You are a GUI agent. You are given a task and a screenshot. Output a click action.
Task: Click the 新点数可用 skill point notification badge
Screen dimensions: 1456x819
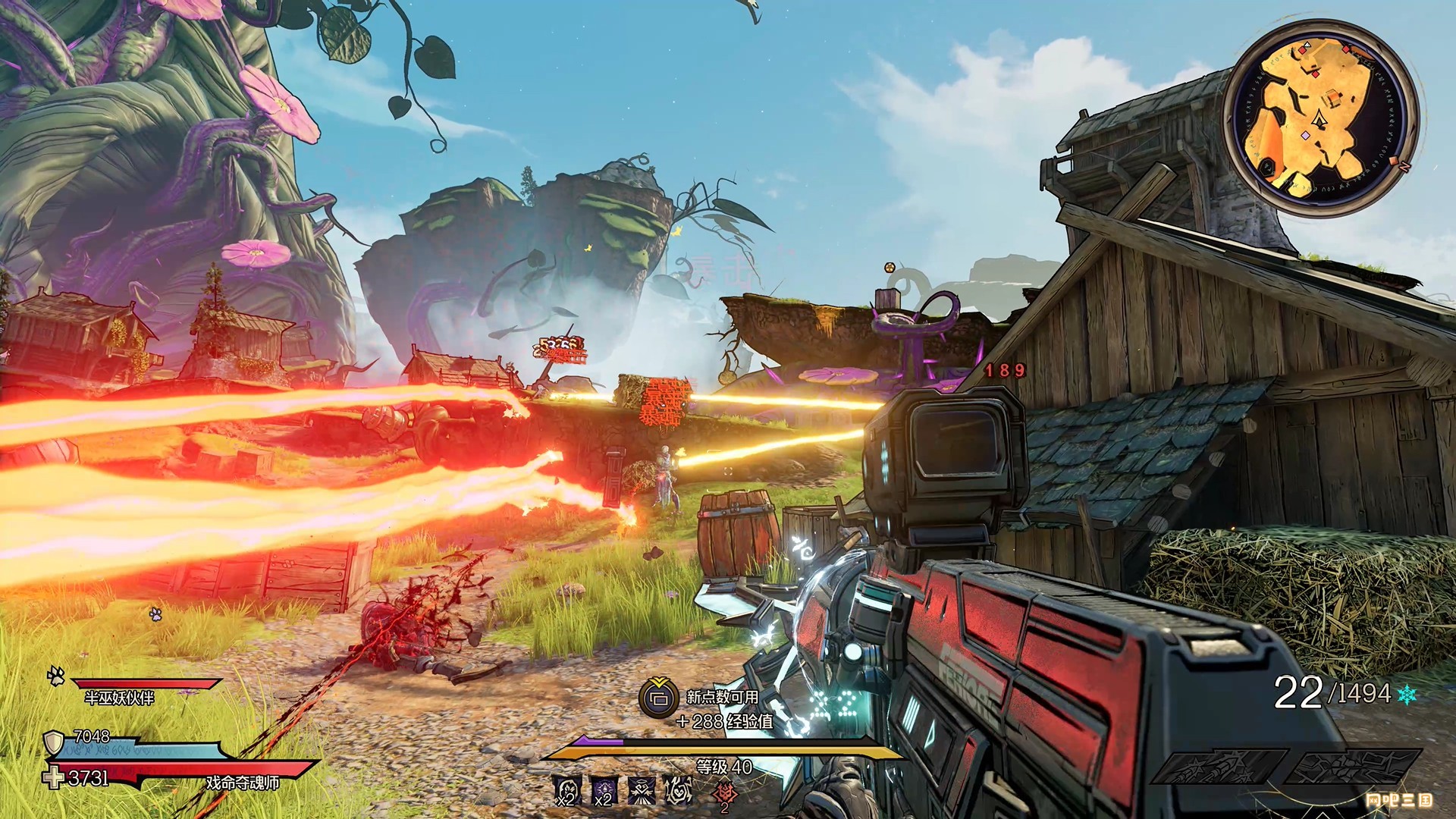659,698
